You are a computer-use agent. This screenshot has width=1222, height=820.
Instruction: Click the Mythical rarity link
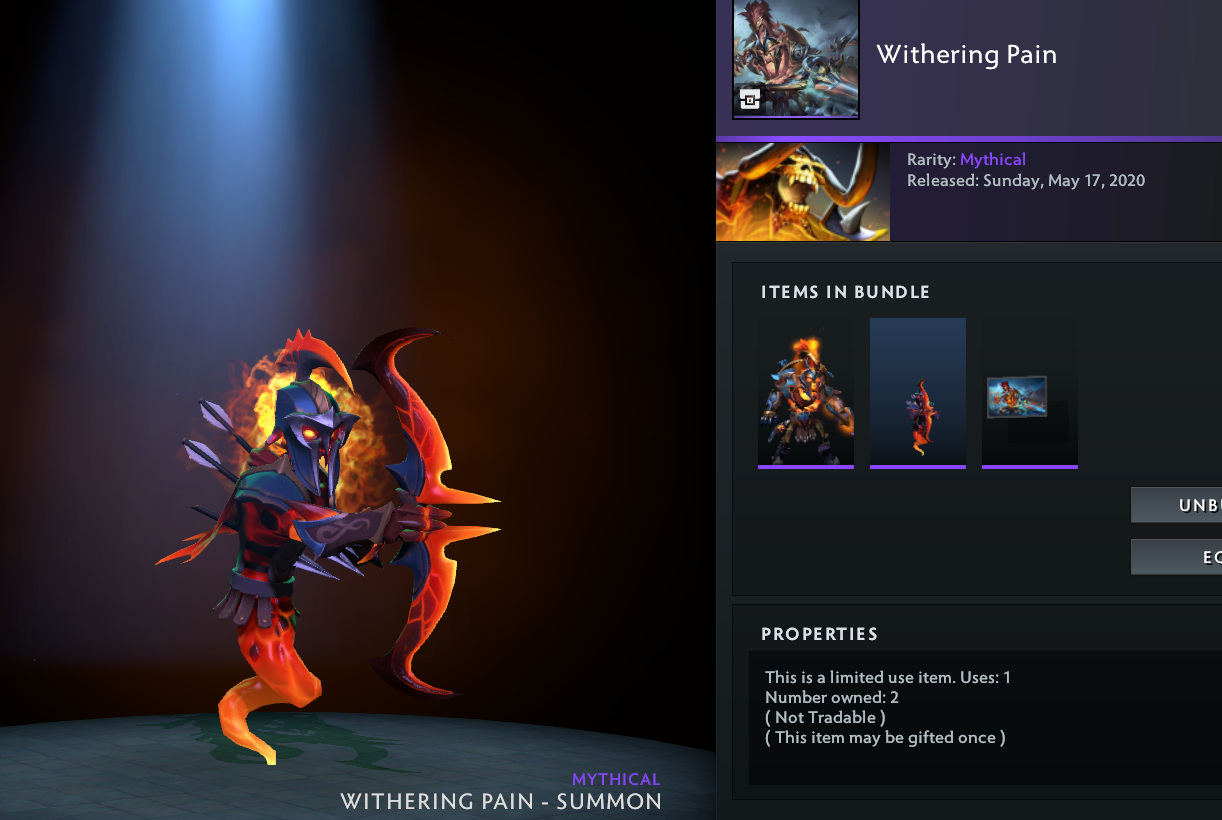click(993, 160)
